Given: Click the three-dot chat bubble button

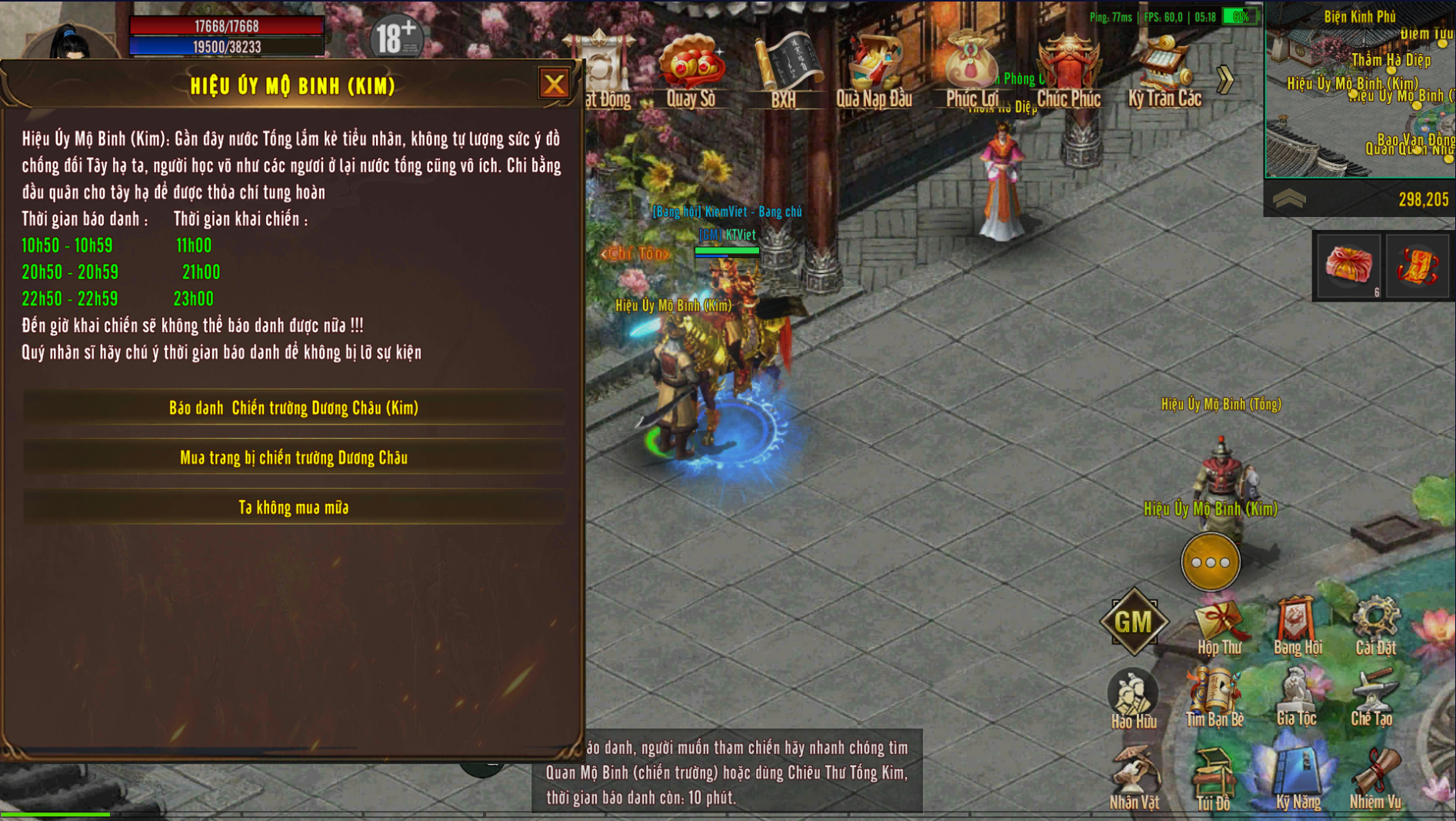Looking at the screenshot, I should coord(1211,562).
